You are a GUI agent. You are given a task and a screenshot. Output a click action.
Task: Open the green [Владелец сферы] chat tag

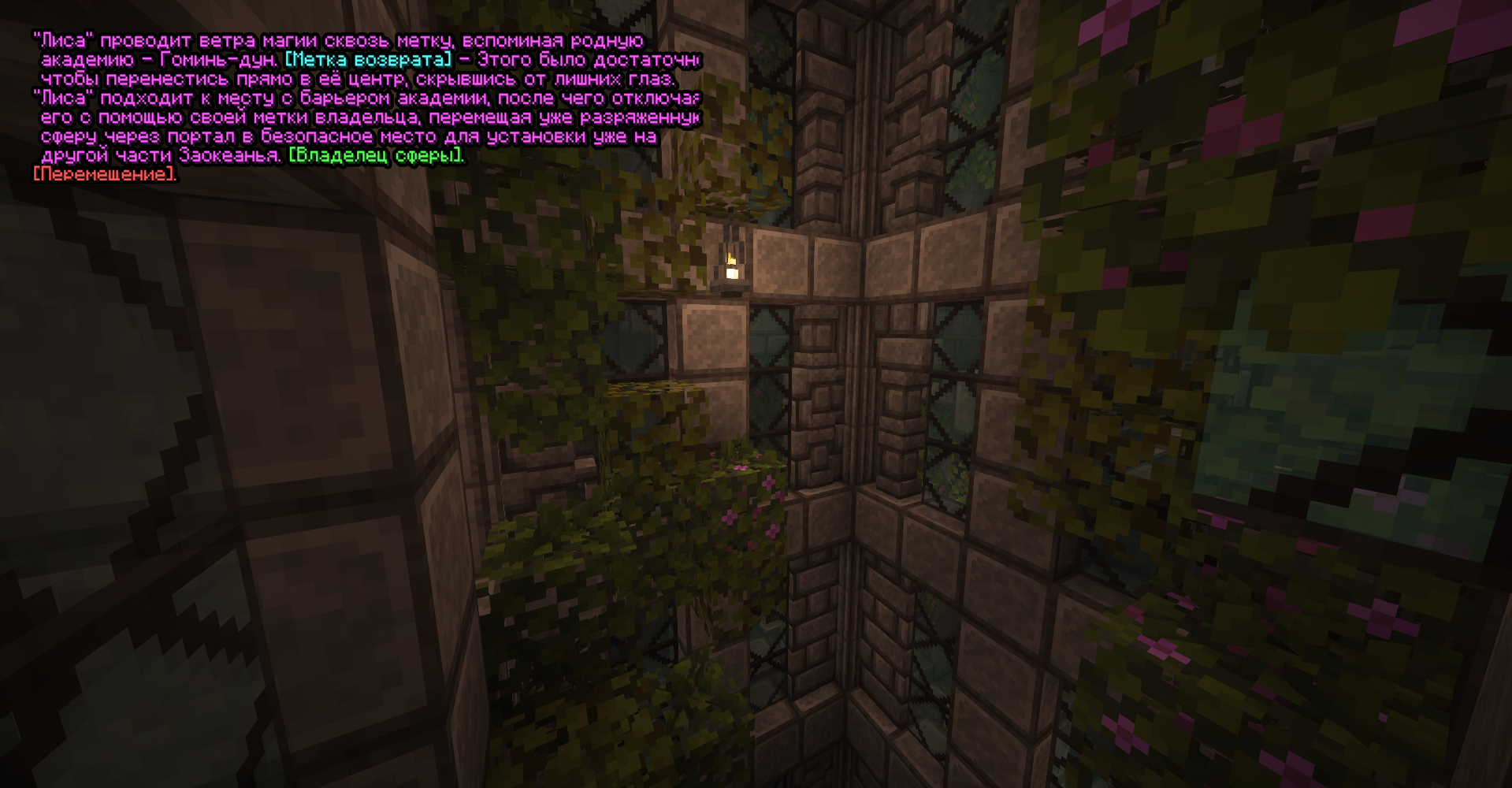coord(375,156)
